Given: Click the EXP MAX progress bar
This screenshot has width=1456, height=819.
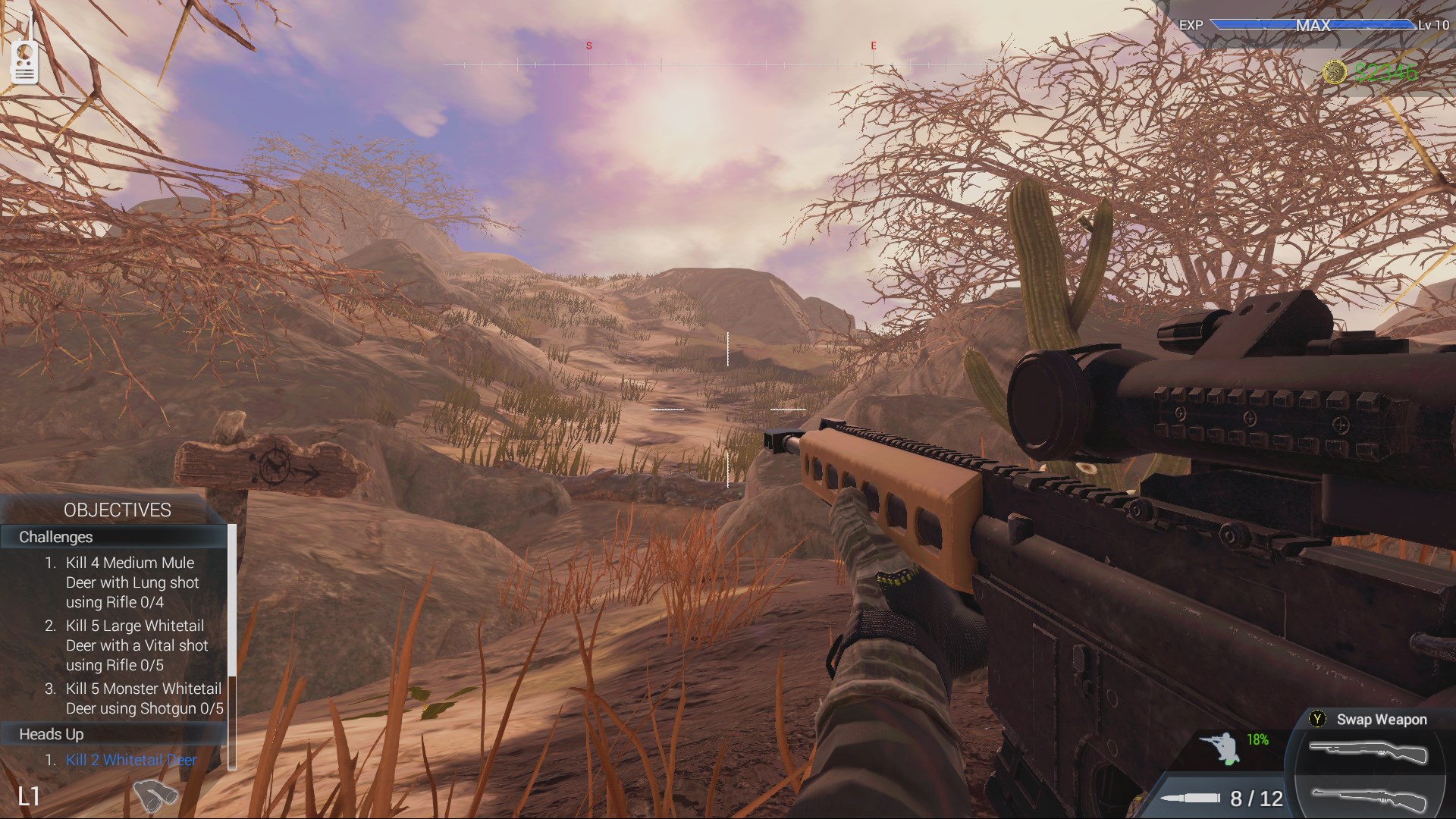Looking at the screenshot, I should pos(1312,25).
